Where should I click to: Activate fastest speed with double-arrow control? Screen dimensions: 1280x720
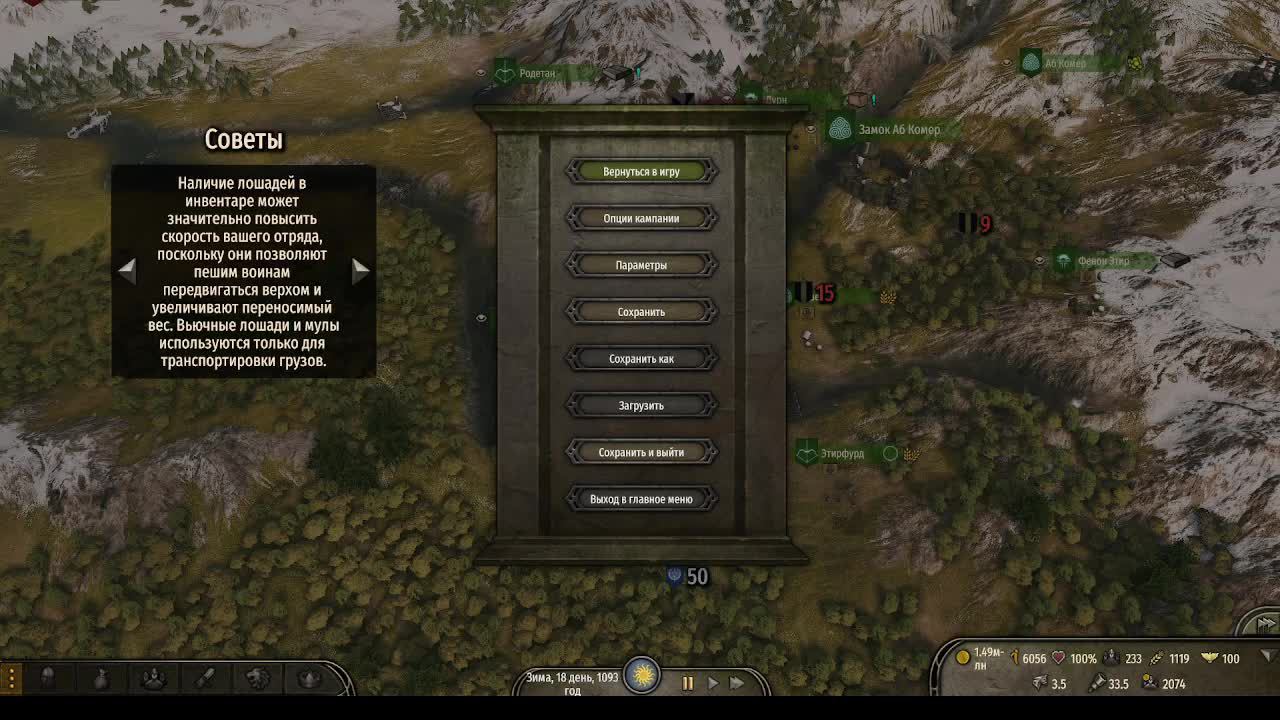[739, 683]
